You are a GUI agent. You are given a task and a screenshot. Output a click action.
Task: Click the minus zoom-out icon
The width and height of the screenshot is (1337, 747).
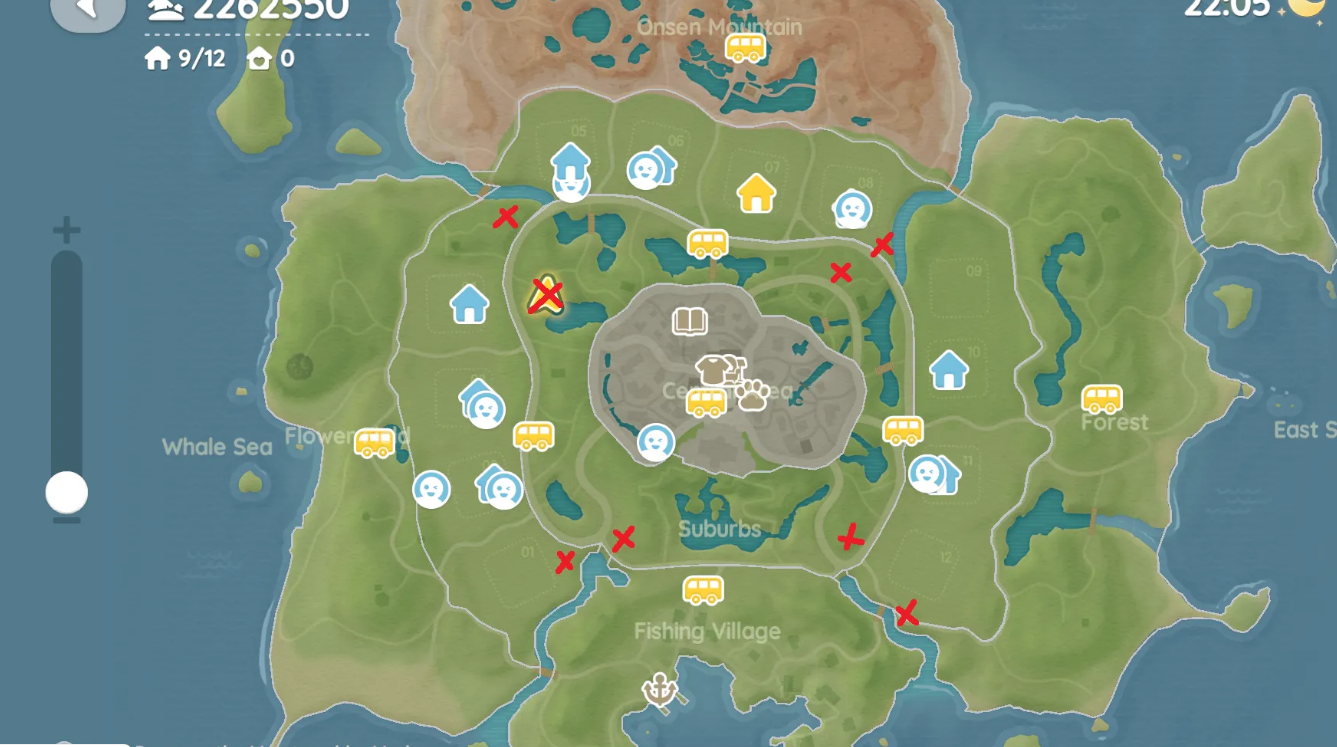click(x=66, y=520)
